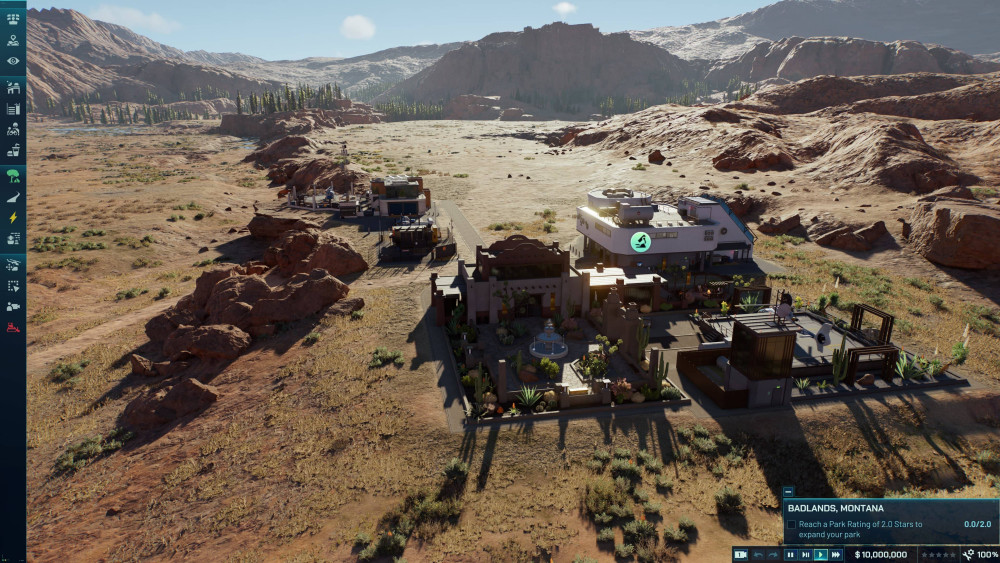Pause the game simulation
The image size is (1000, 563).
(x=790, y=554)
